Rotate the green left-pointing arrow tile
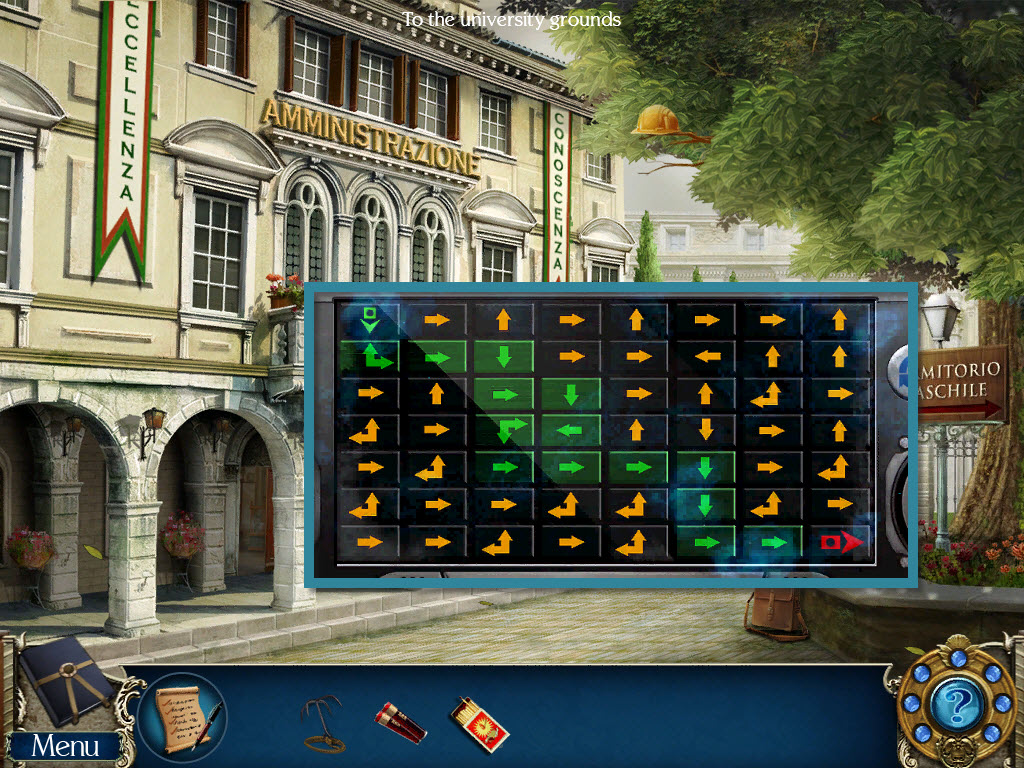 [x=571, y=430]
